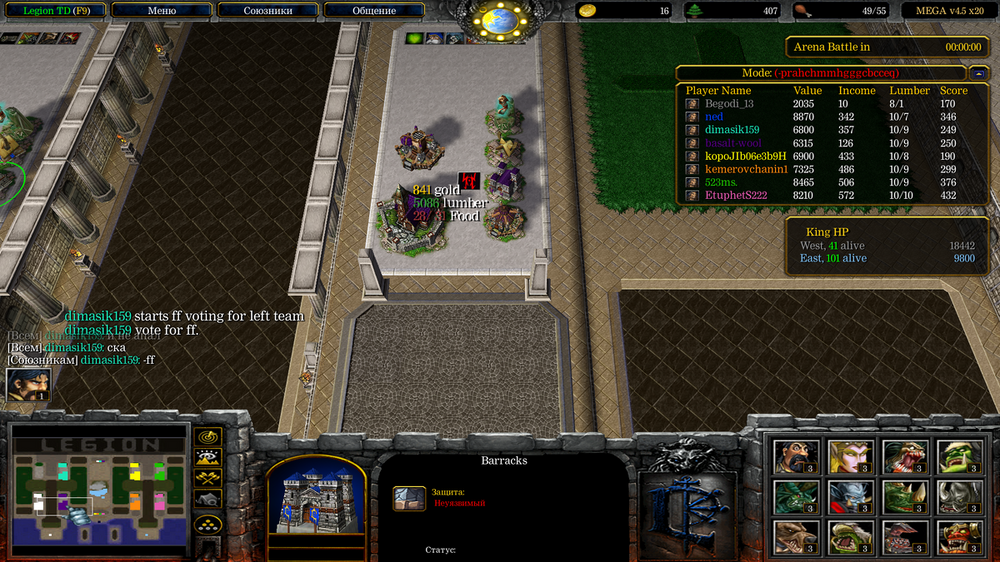This screenshot has width=1000, height=562.
Task: Choose the blonde elf unit icon
Action: [x=850, y=456]
